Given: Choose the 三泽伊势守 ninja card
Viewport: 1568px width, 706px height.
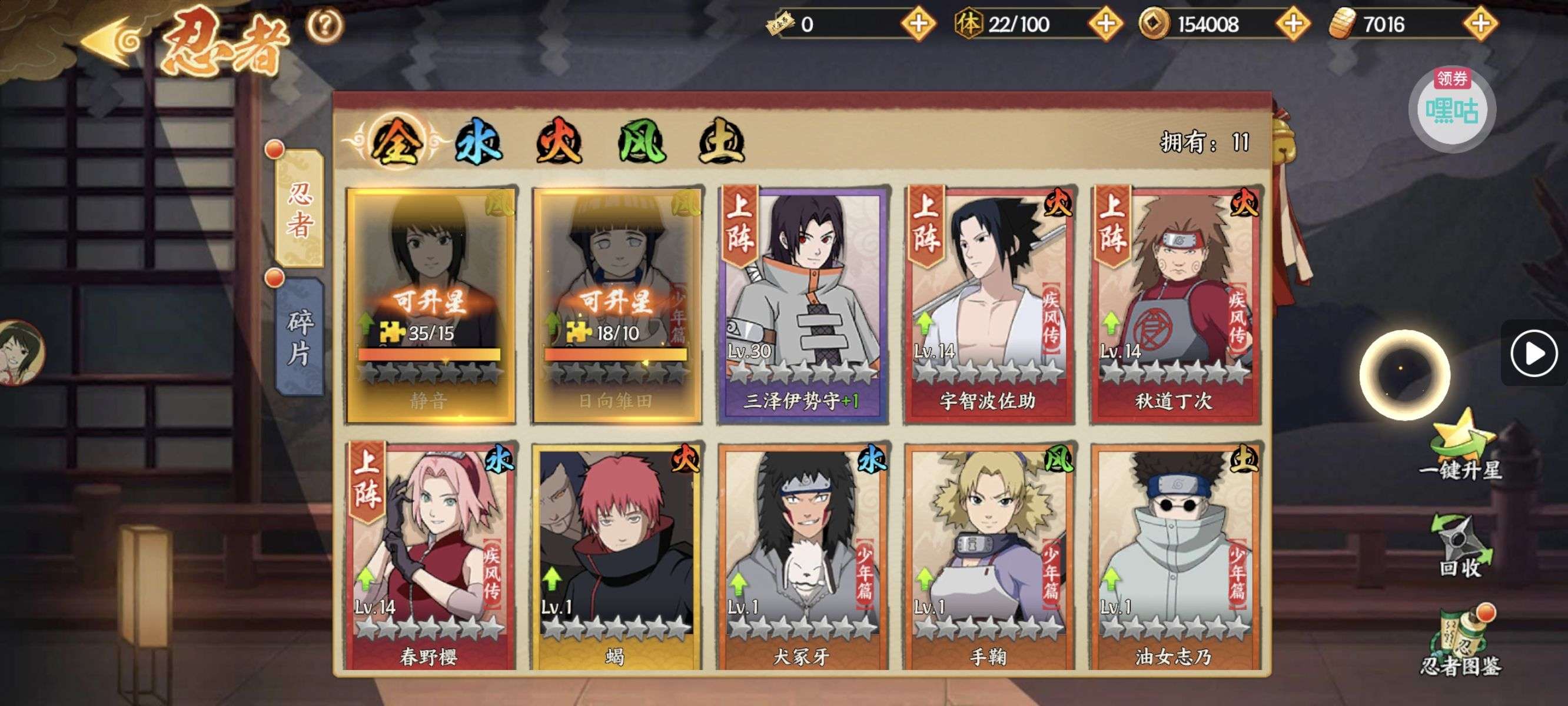Looking at the screenshot, I should tap(803, 304).
